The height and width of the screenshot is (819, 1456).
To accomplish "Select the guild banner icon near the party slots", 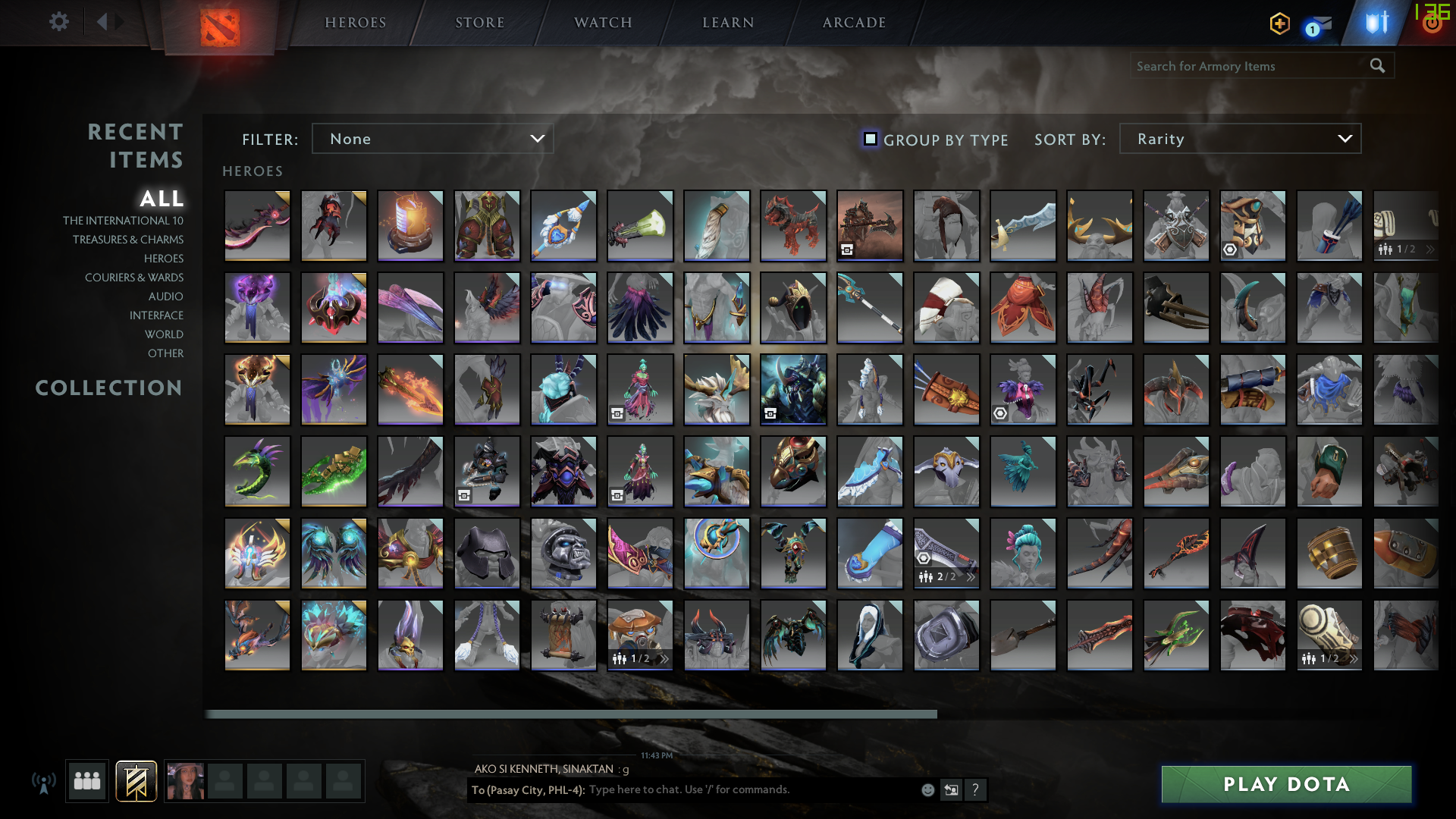I will pos(135,780).
